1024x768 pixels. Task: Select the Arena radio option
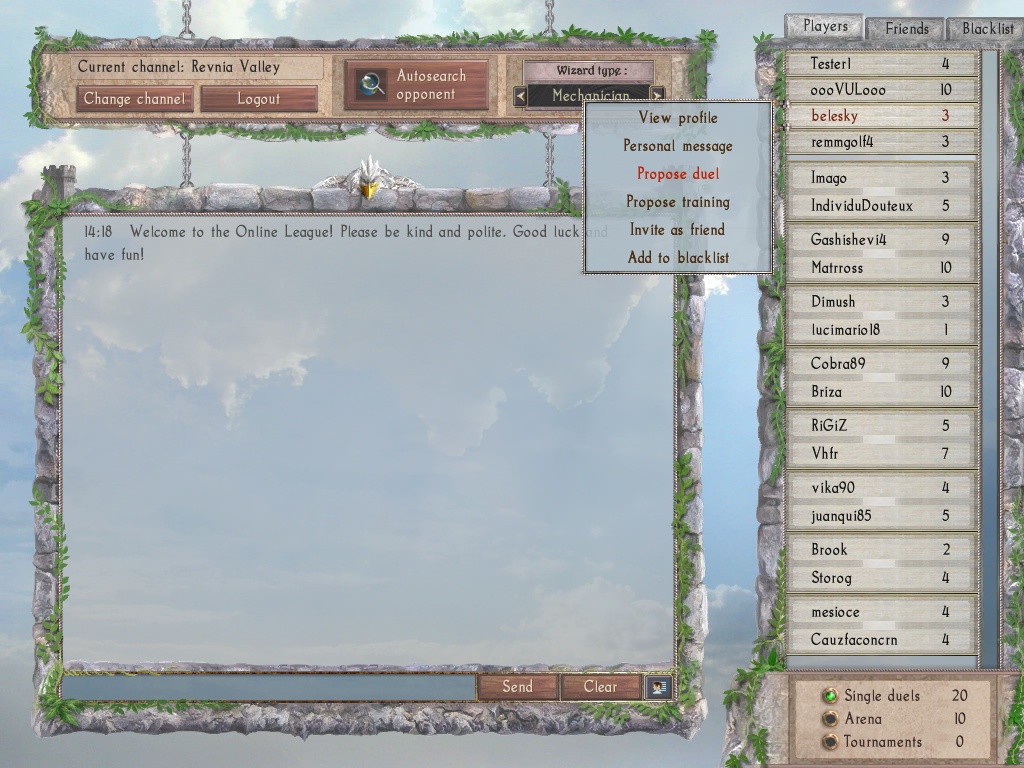tap(830, 719)
